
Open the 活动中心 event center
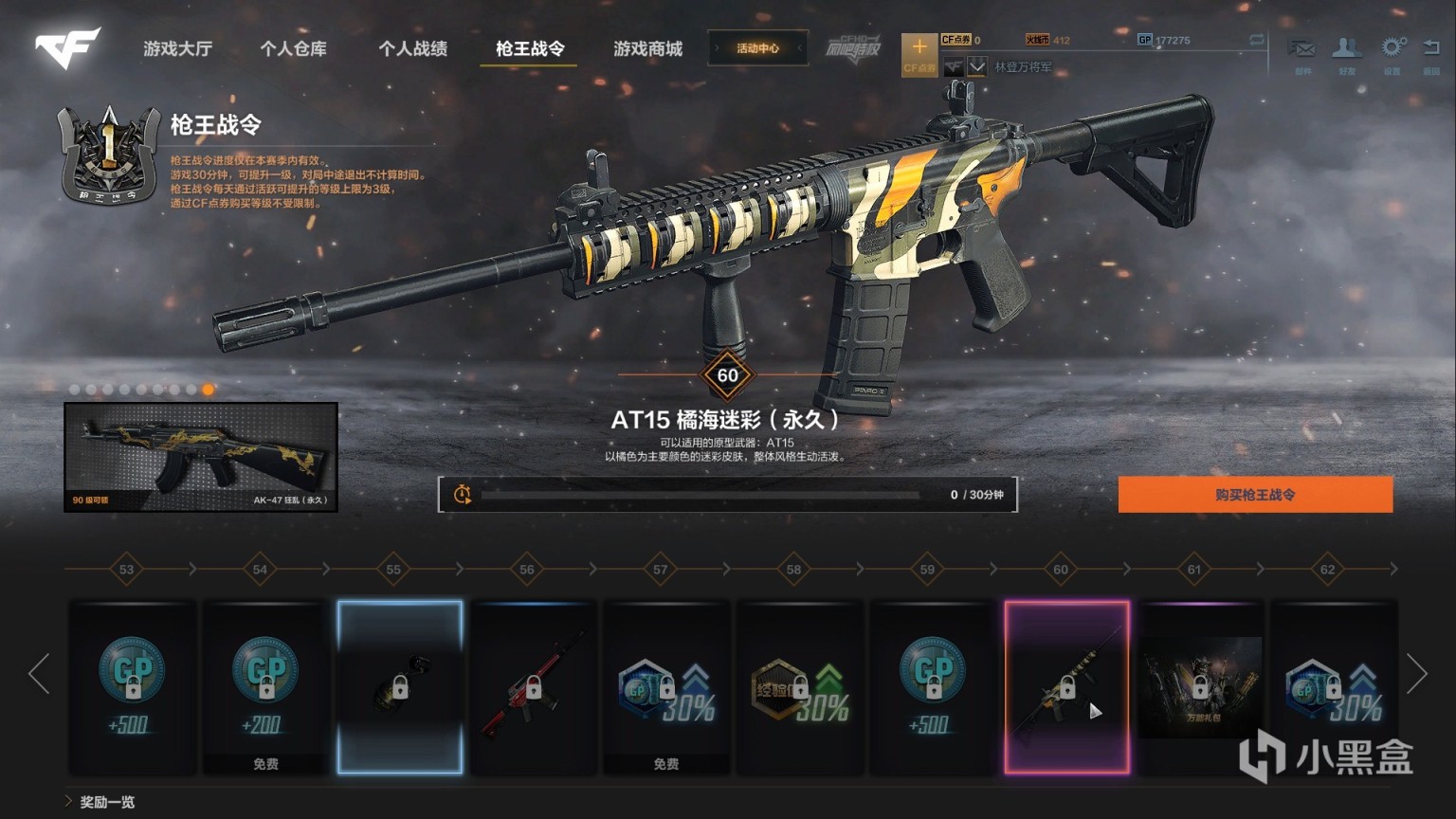point(757,48)
